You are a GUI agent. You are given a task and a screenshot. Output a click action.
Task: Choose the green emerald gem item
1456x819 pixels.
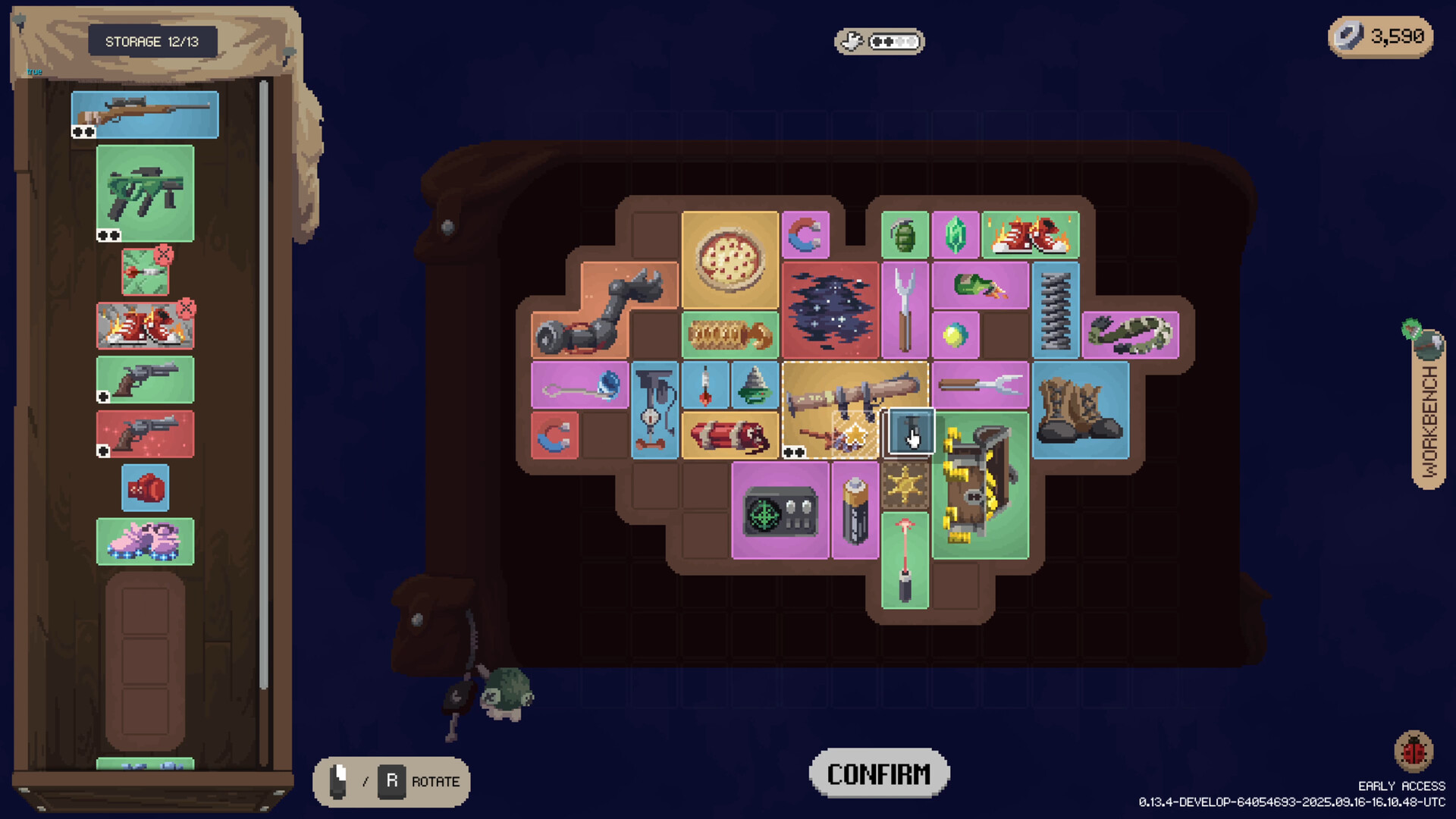pos(955,234)
